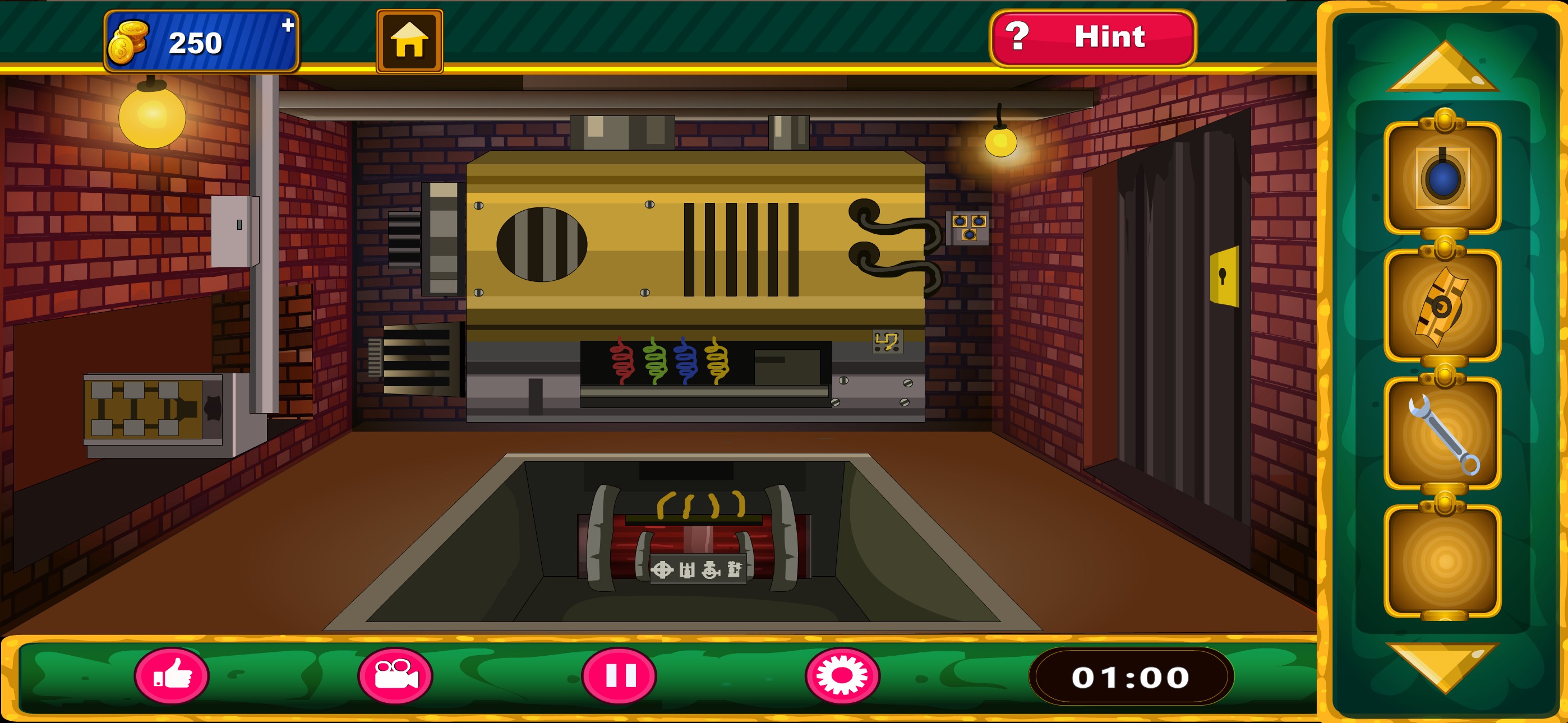Open the red Hint button

1092,38
